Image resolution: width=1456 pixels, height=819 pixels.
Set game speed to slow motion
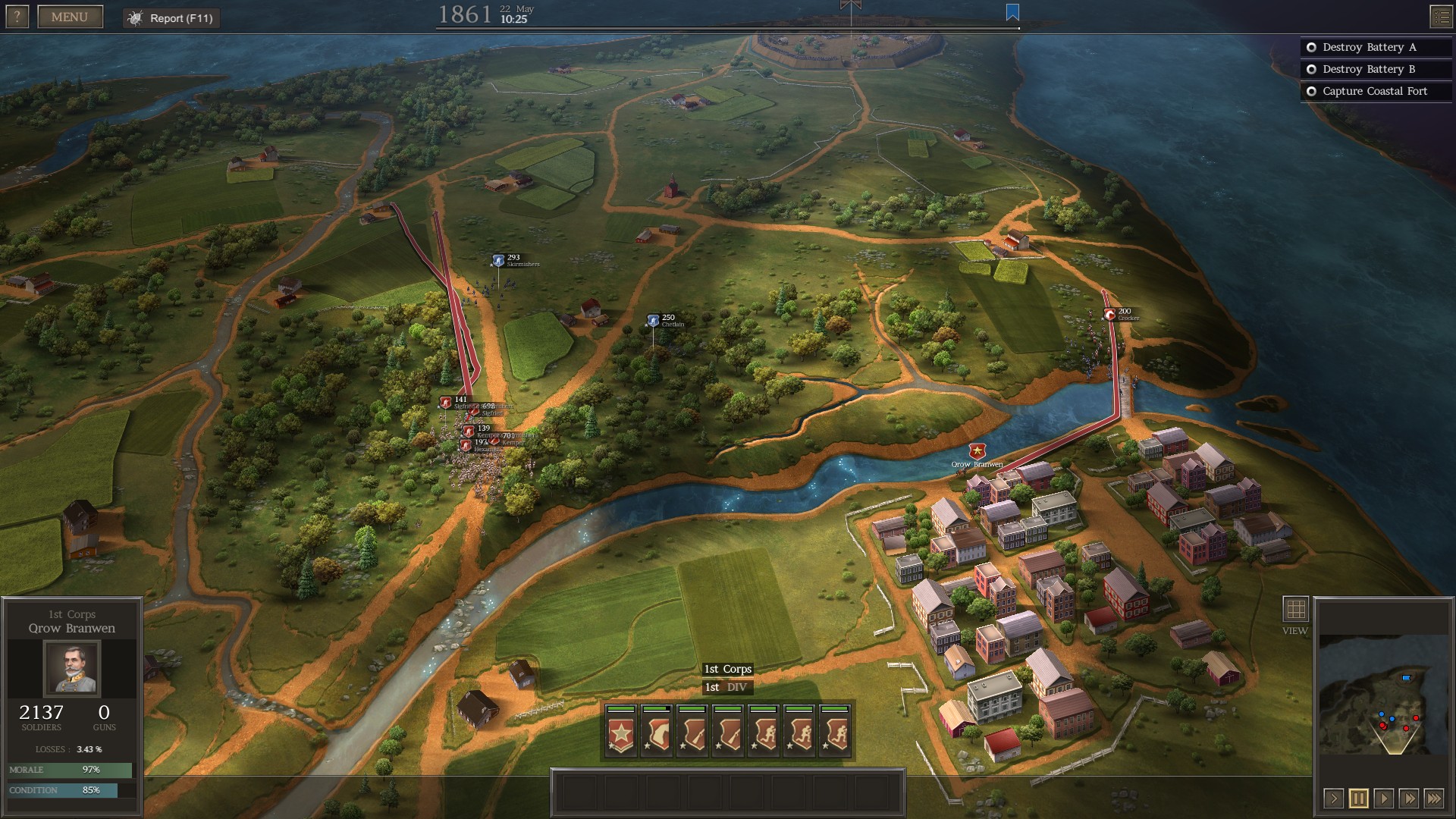pyautogui.click(x=1333, y=798)
